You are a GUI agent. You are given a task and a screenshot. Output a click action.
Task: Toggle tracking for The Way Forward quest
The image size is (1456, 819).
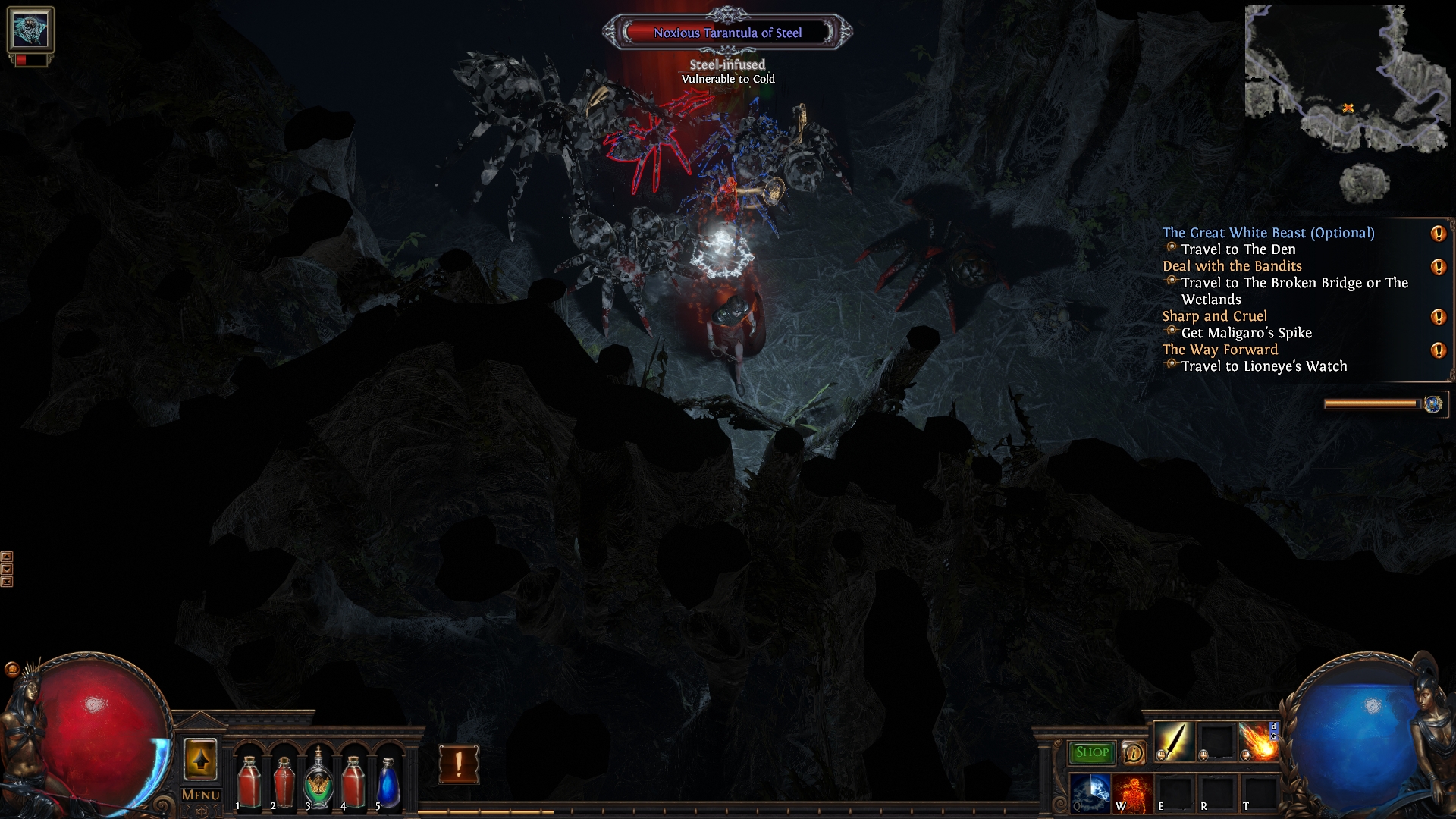point(1438,350)
